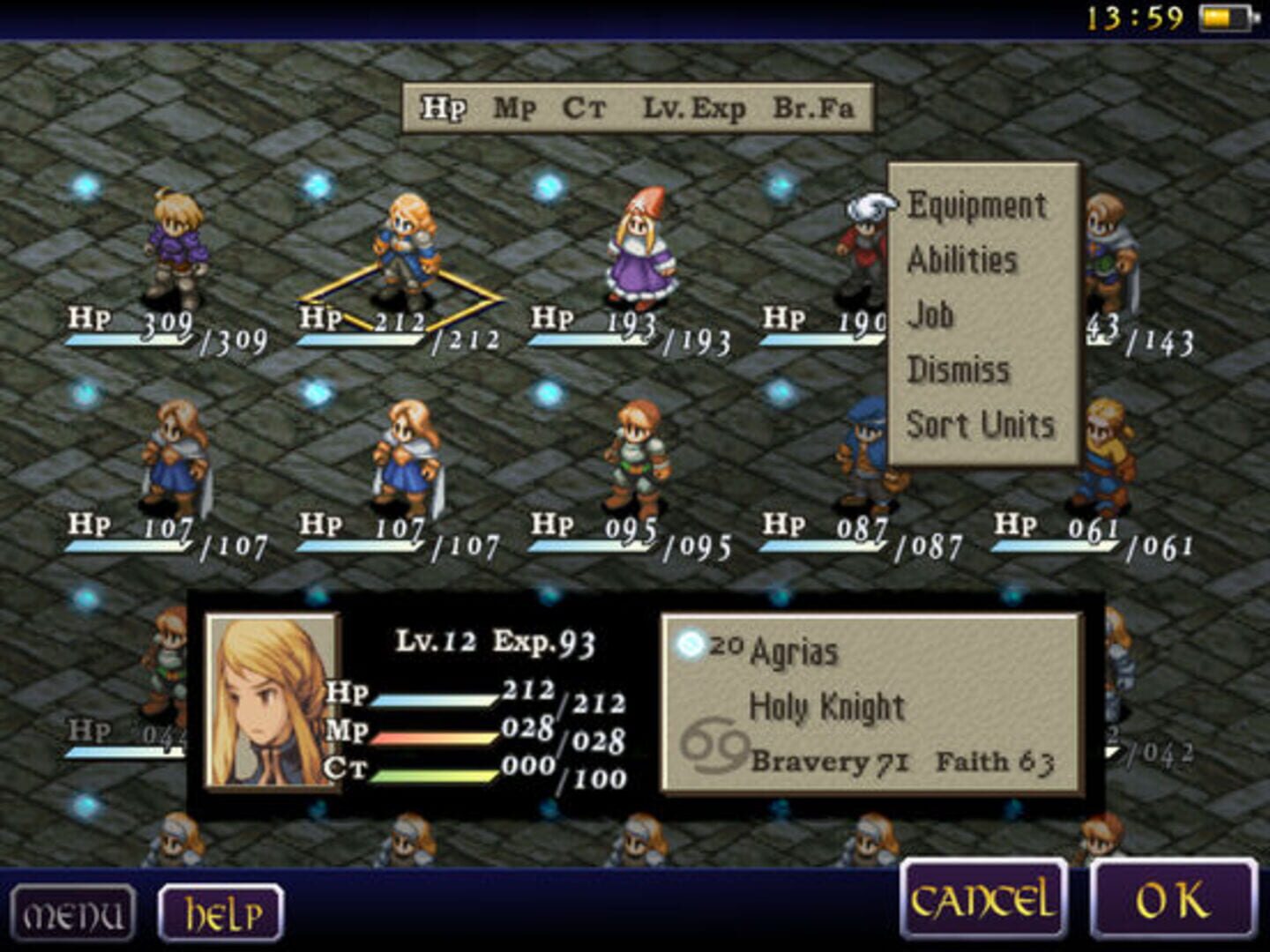Select Job from the unit menu
The height and width of the screenshot is (952, 1270).
pyautogui.click(x=930, y=316)
